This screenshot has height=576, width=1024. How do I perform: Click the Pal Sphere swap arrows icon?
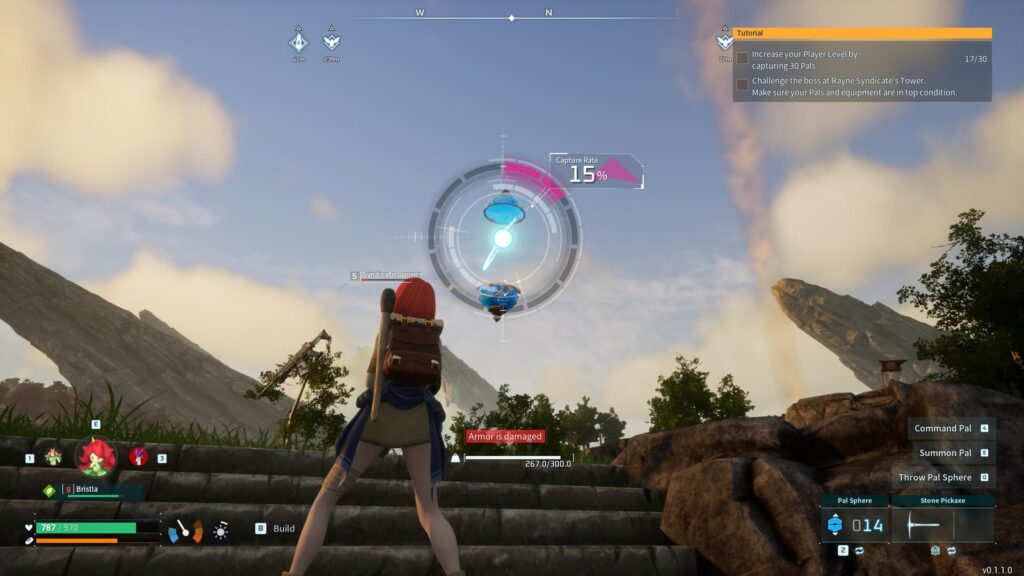pyautogui.click(x=857, y=550)
